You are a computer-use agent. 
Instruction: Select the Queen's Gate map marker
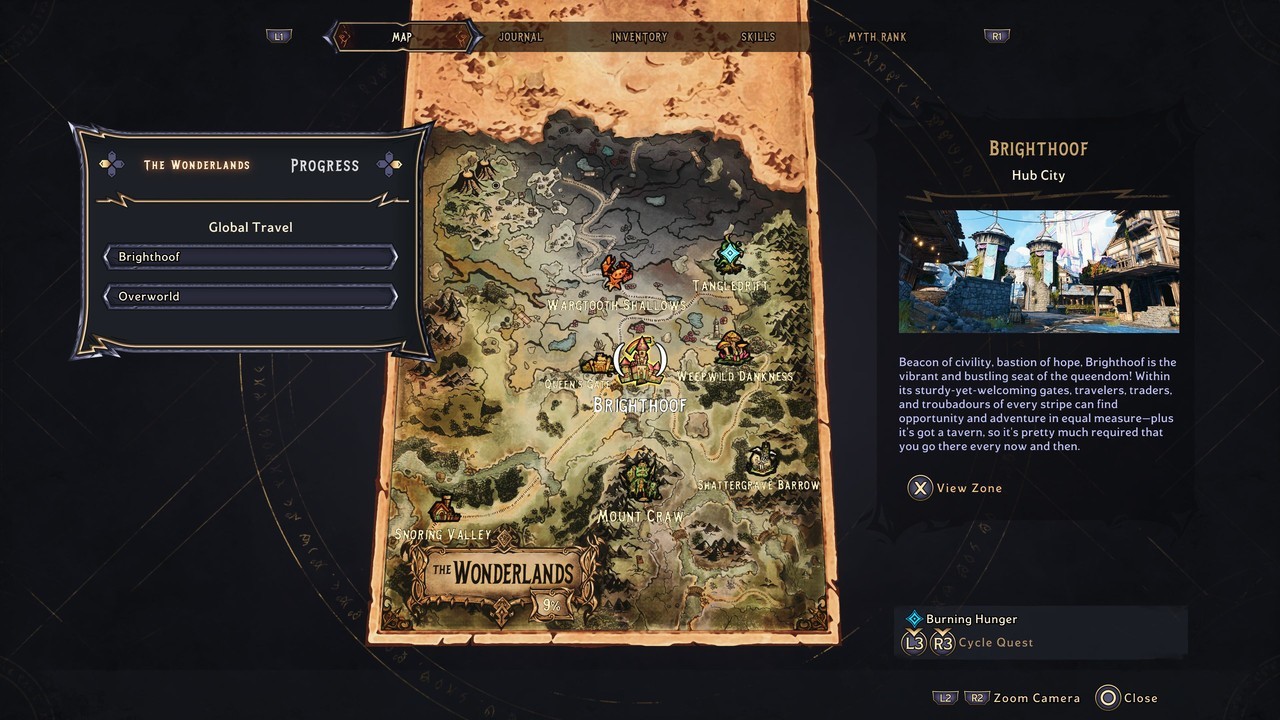coord(597,363)
